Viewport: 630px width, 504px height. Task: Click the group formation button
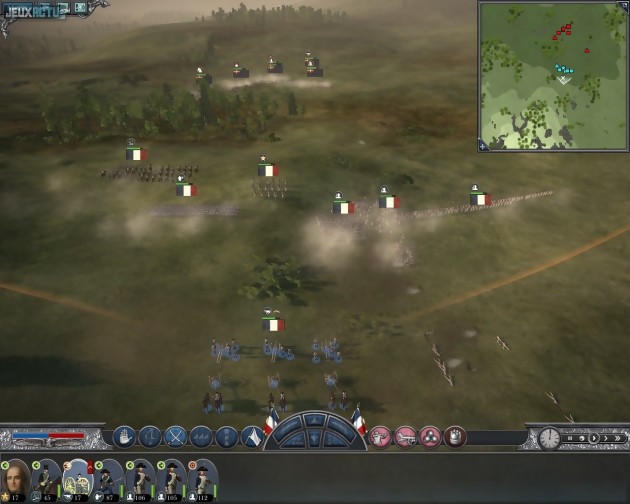[228, 436]
